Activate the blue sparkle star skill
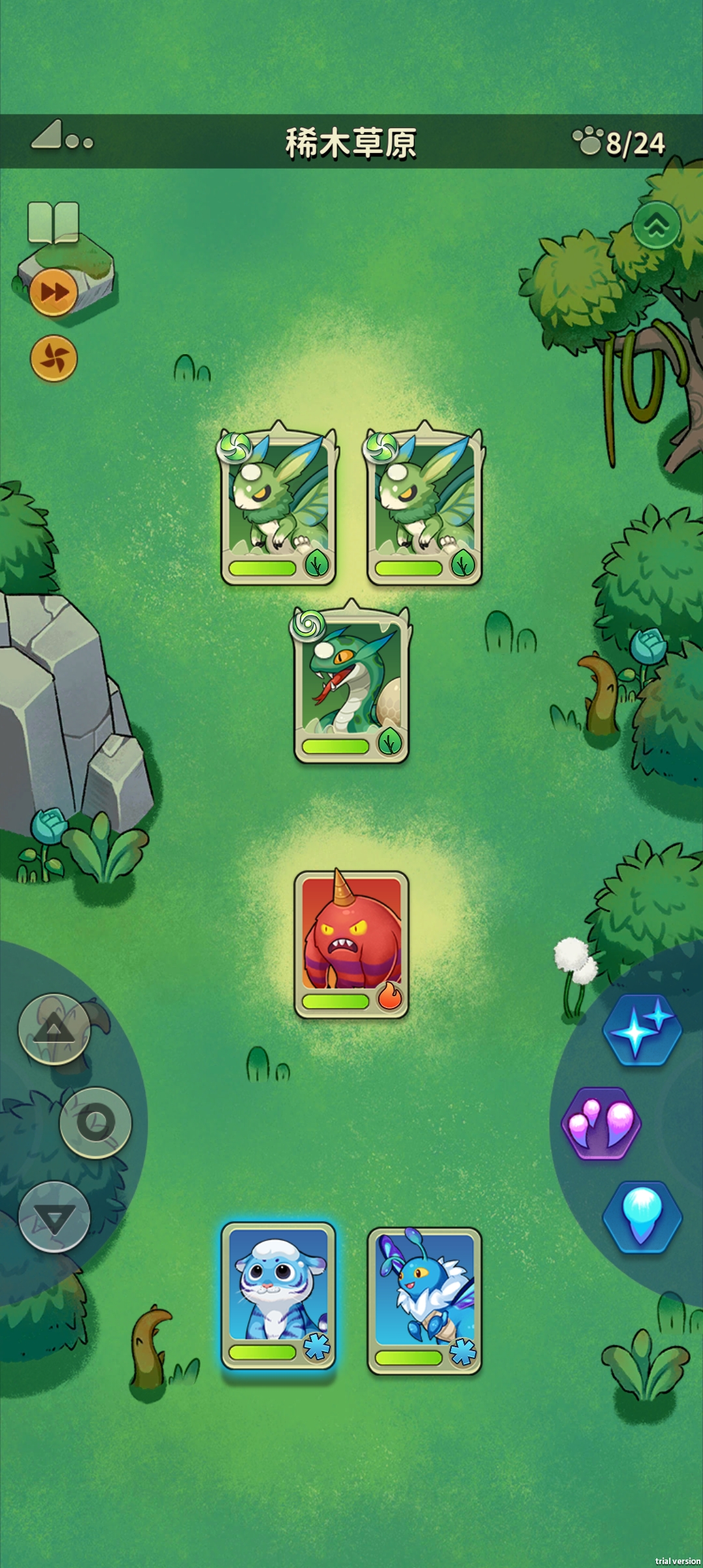The width and height of the screenshot is (703, 1568). click(642, 1030)
